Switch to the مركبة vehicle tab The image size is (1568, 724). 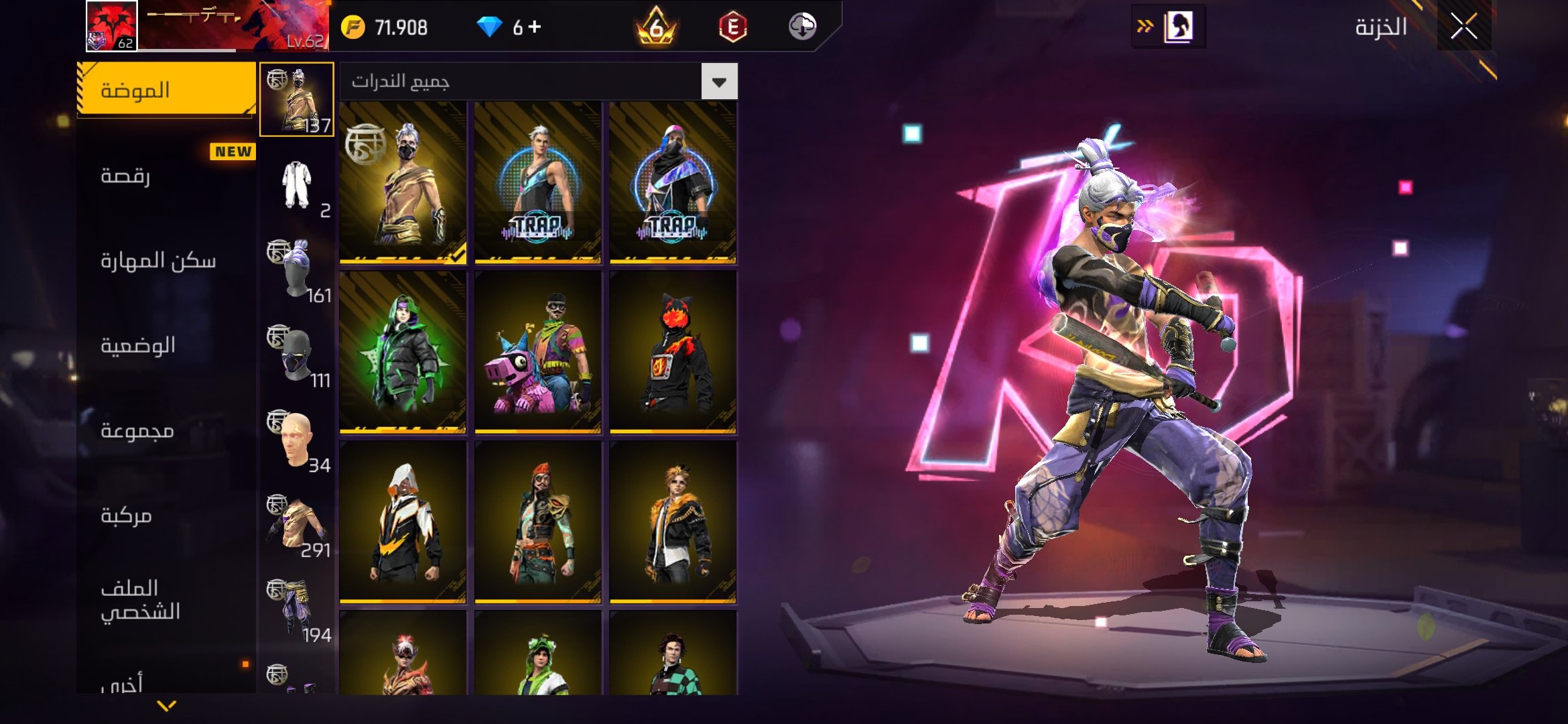pyautogui.click(x=166, y=515)
